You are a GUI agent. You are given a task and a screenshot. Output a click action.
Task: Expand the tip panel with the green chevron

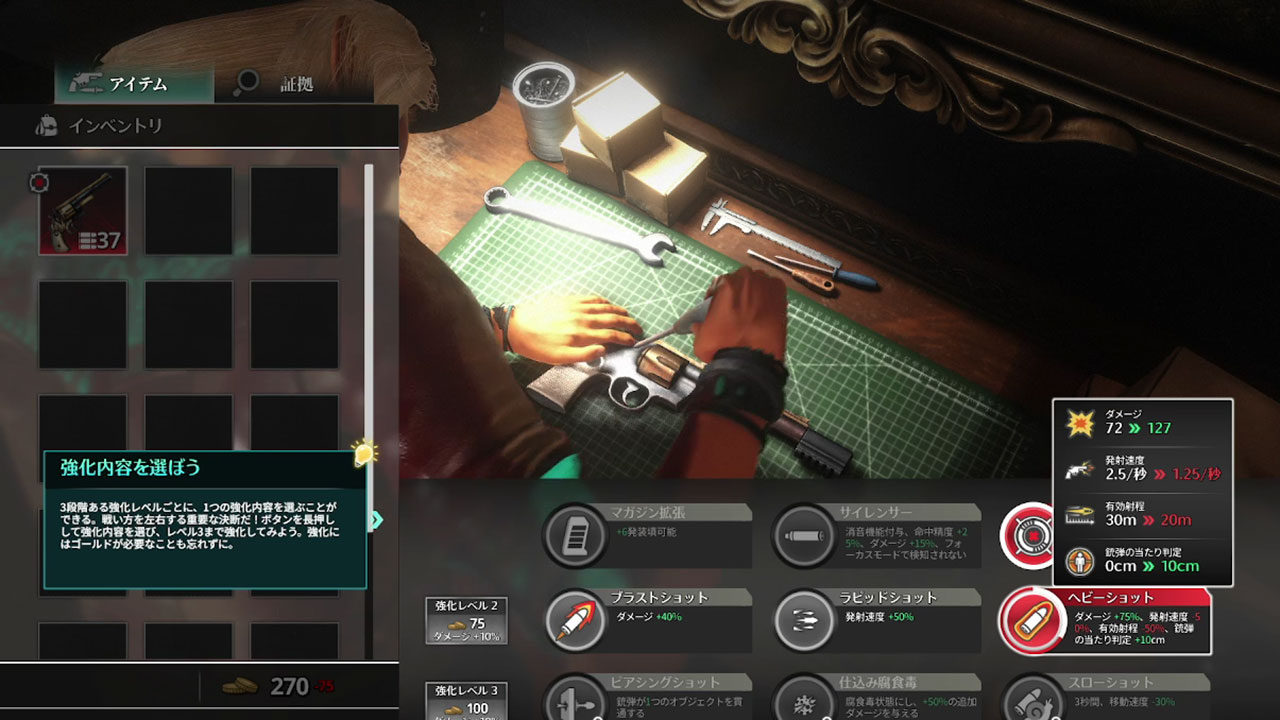point(377,519)
